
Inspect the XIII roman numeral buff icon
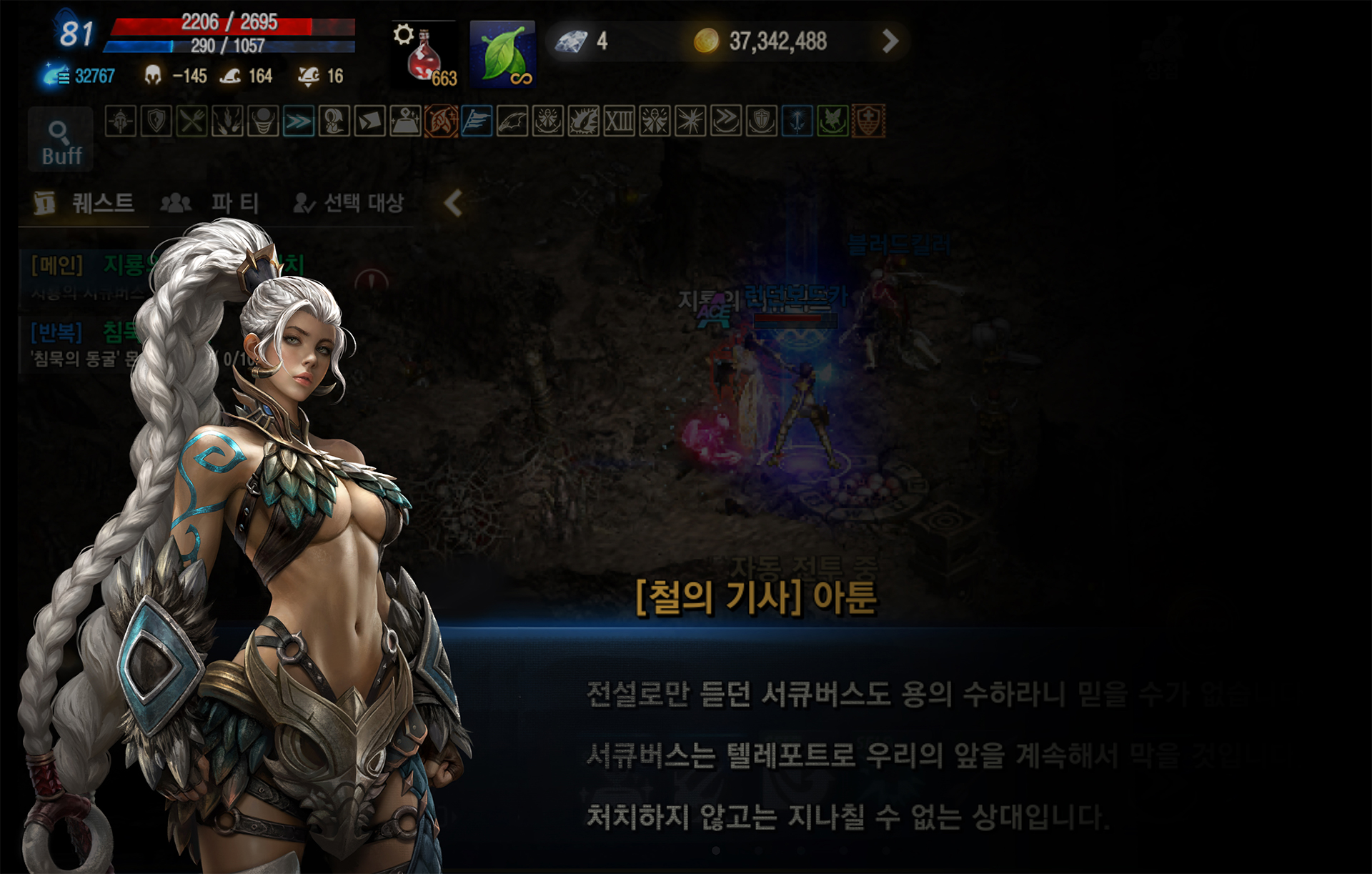619,121
